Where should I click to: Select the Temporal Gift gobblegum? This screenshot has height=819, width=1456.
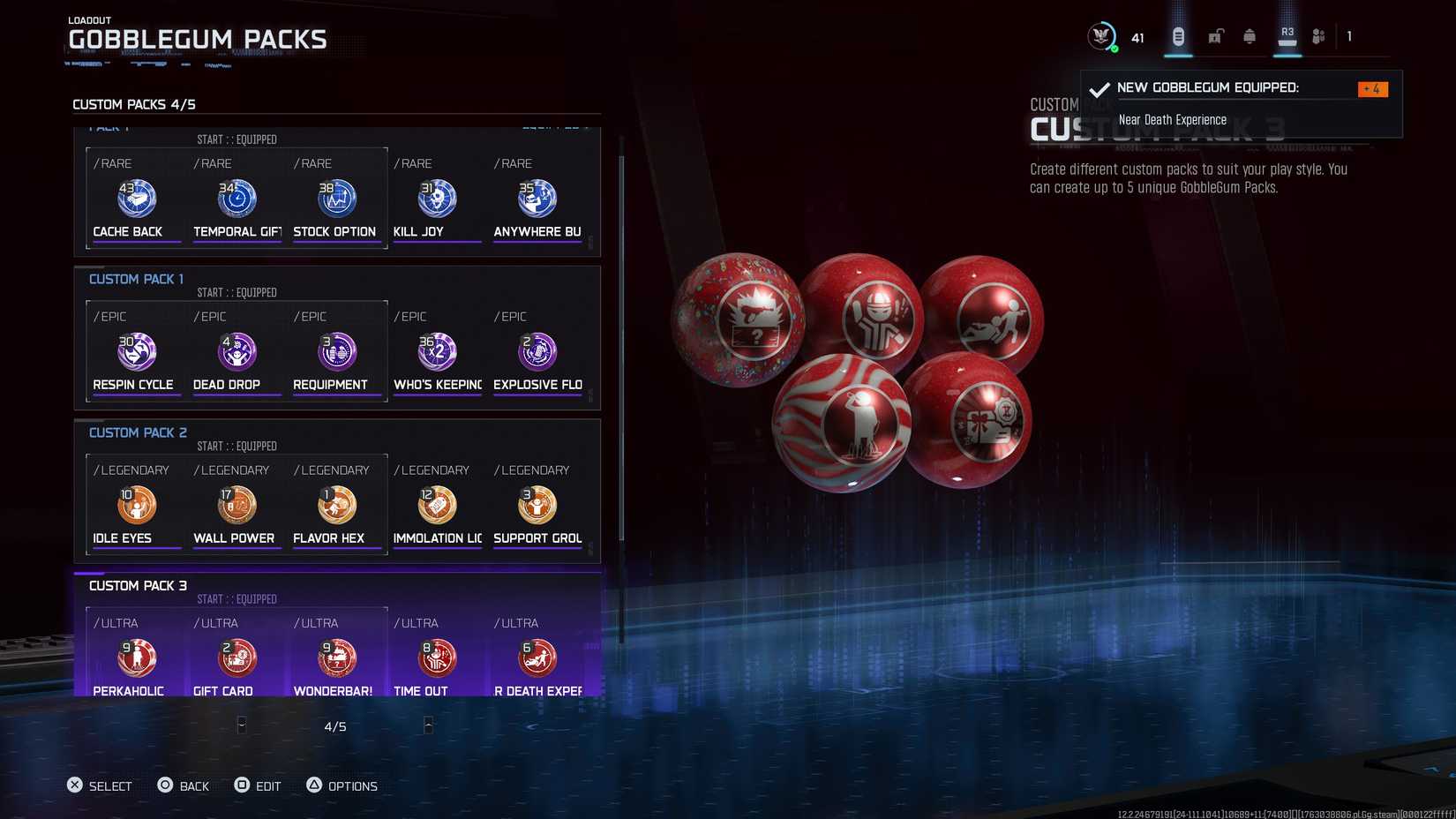[236, 199]
